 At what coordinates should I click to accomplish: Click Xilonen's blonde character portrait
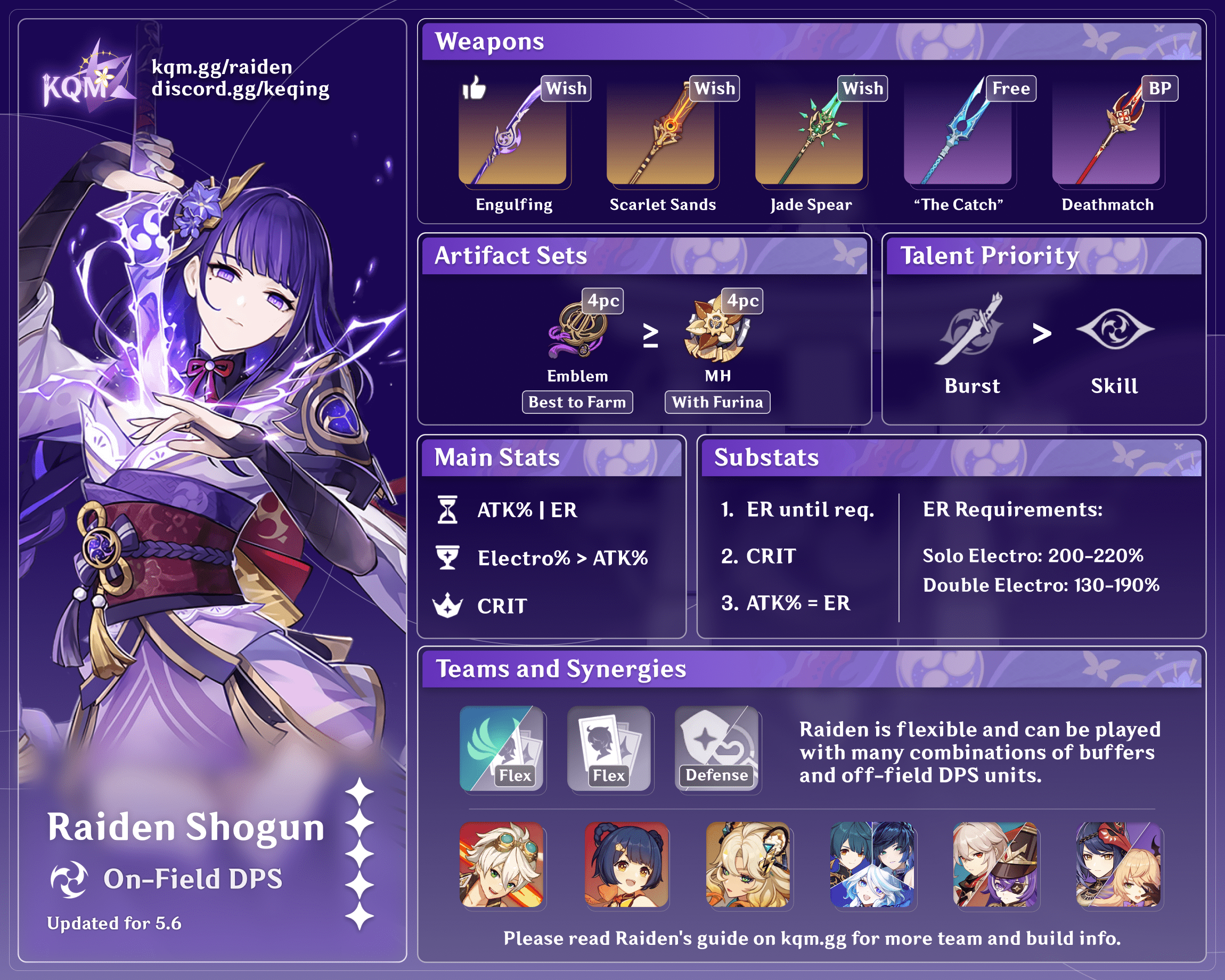point(748,864)
